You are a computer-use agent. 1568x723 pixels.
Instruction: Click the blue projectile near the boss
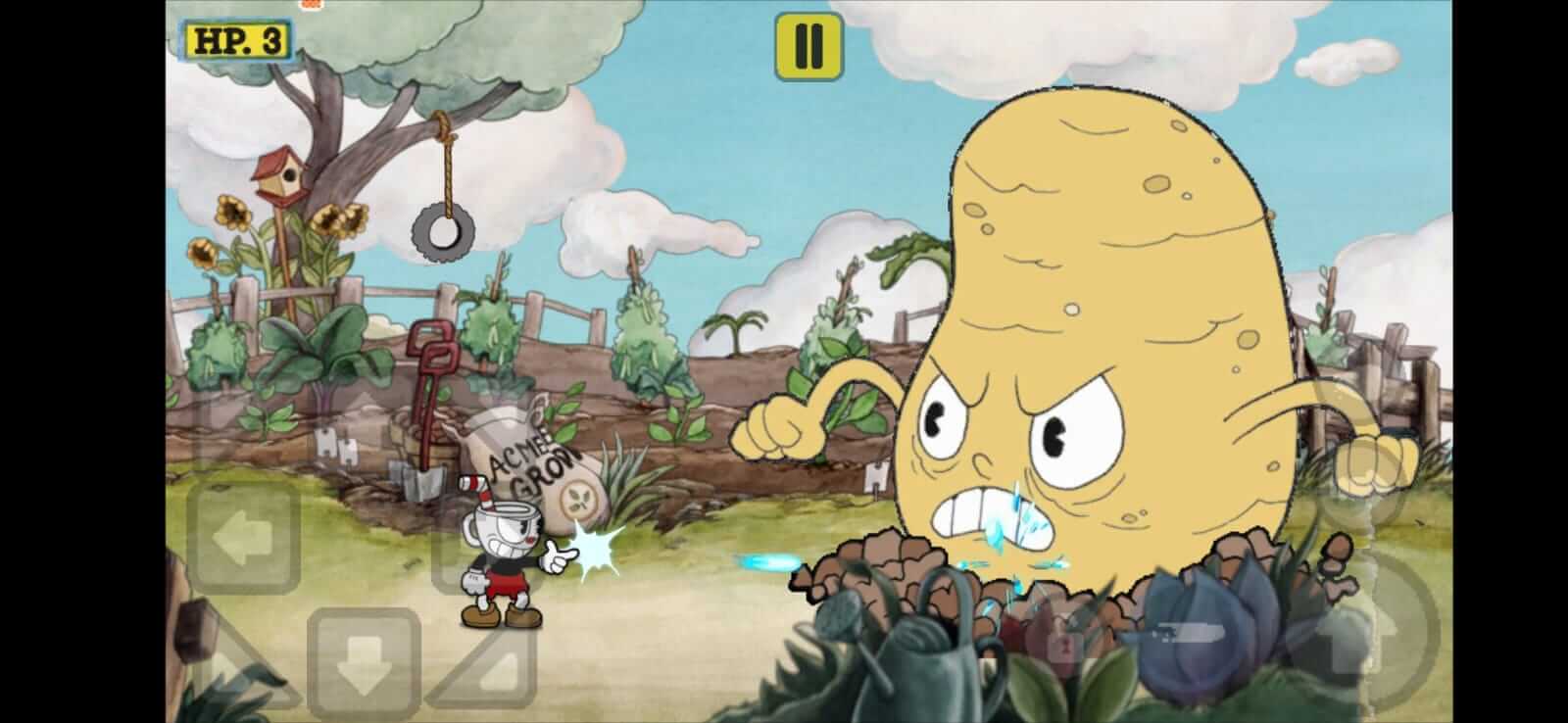click(766, 558)
